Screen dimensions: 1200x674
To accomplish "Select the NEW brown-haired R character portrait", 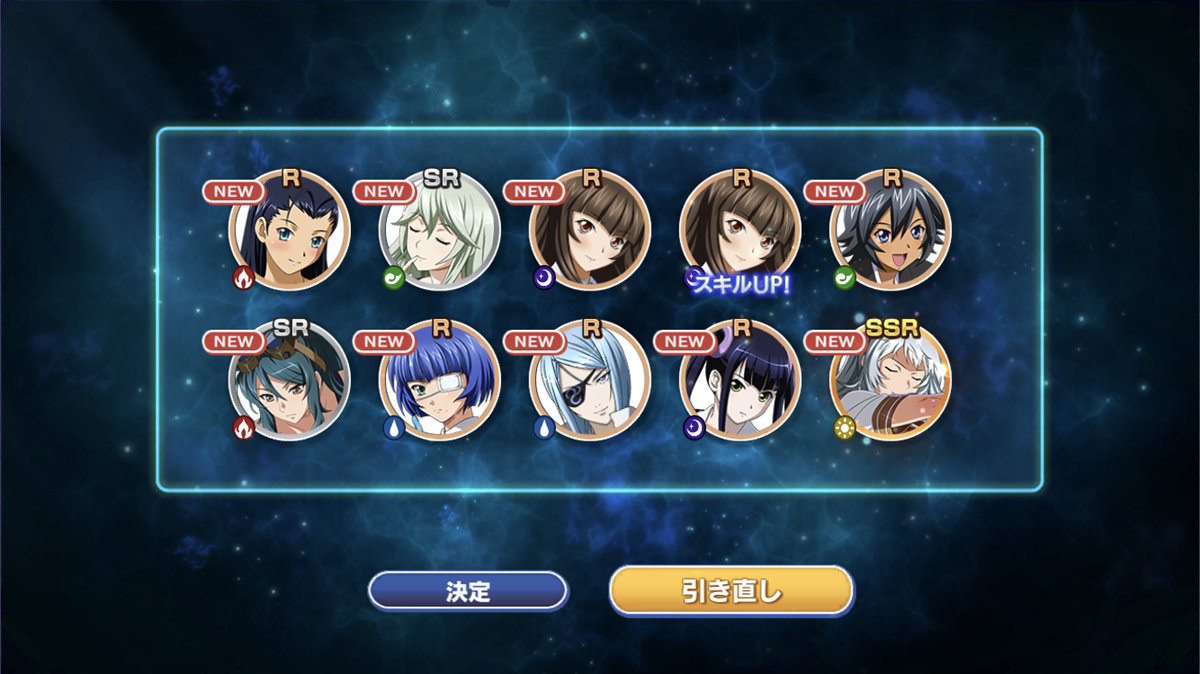I will 590,231.
